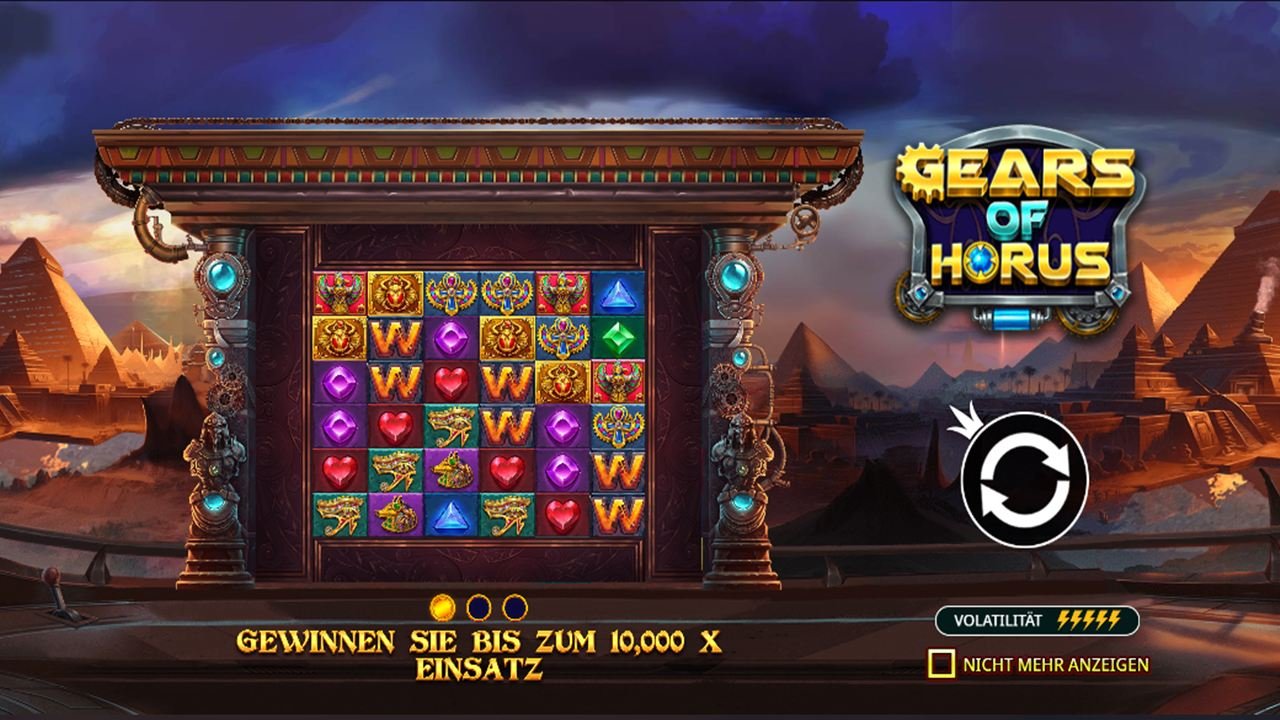Select the second intro page dot

click(479, 606)
